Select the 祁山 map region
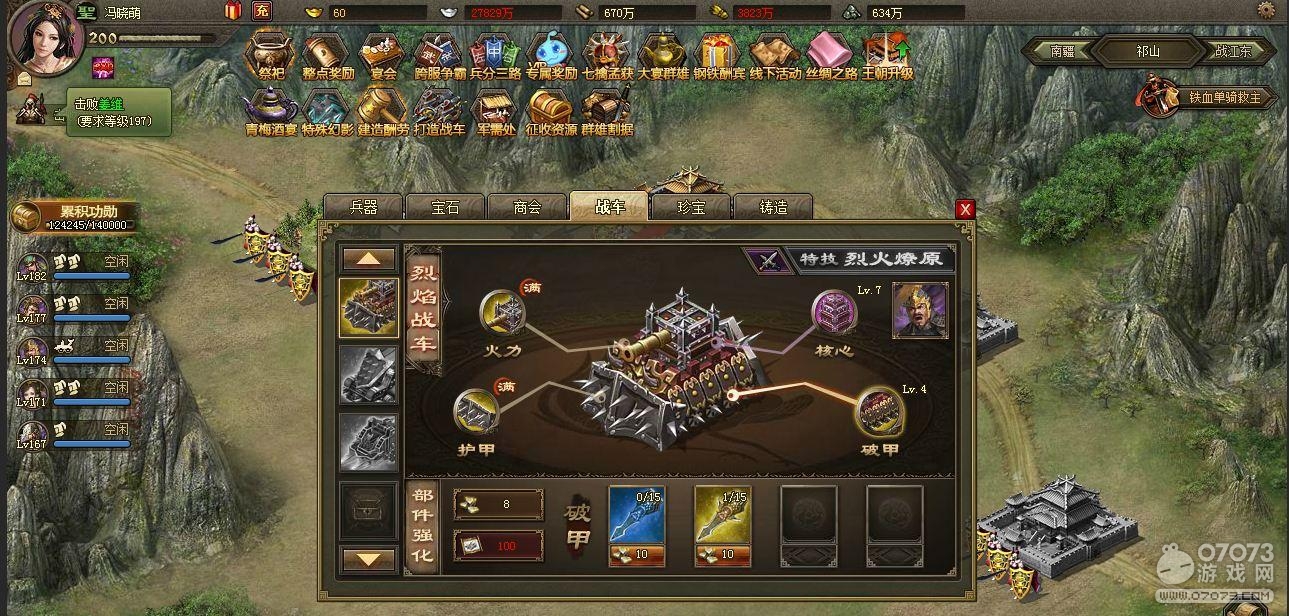The height and width of the screenshot is (616, 1289). click(x=1146, y=52)
